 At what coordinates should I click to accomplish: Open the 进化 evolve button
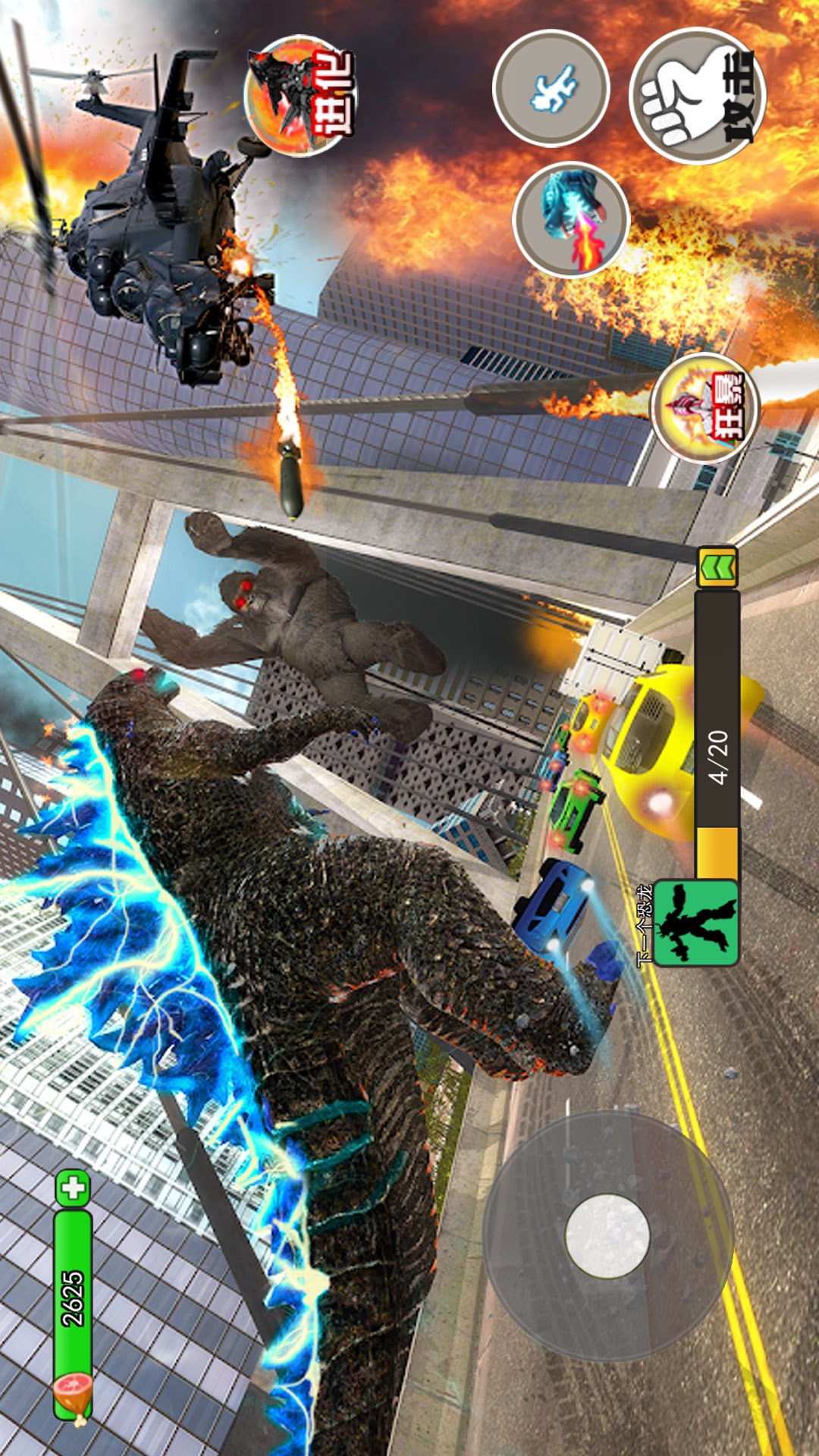(300, 96)
